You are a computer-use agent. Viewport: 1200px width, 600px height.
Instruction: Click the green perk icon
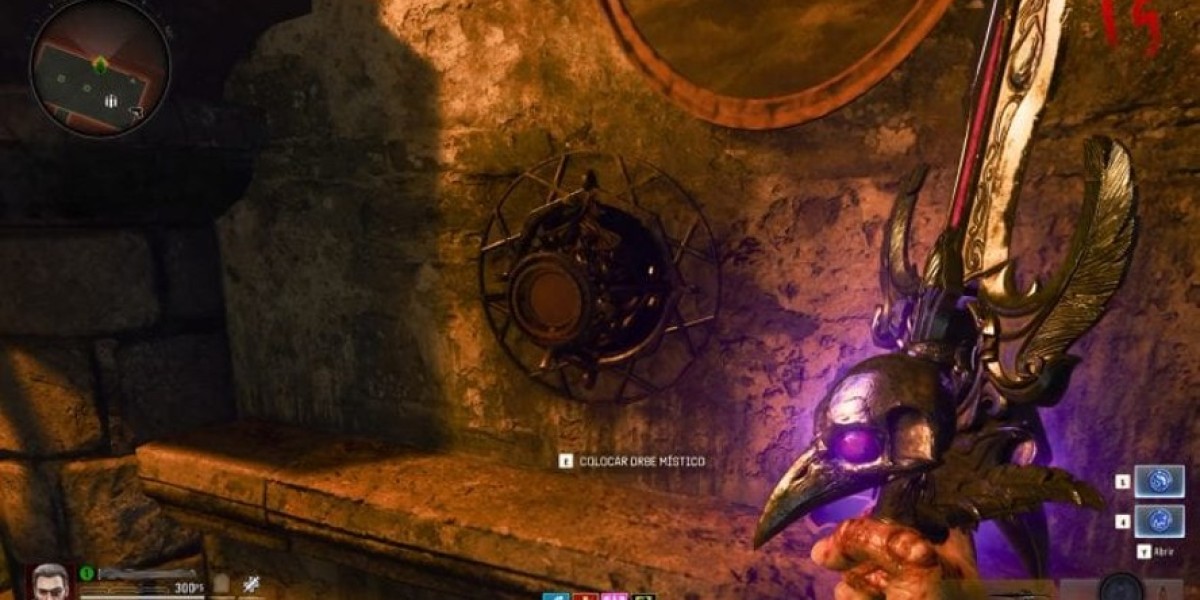point(644,596)
